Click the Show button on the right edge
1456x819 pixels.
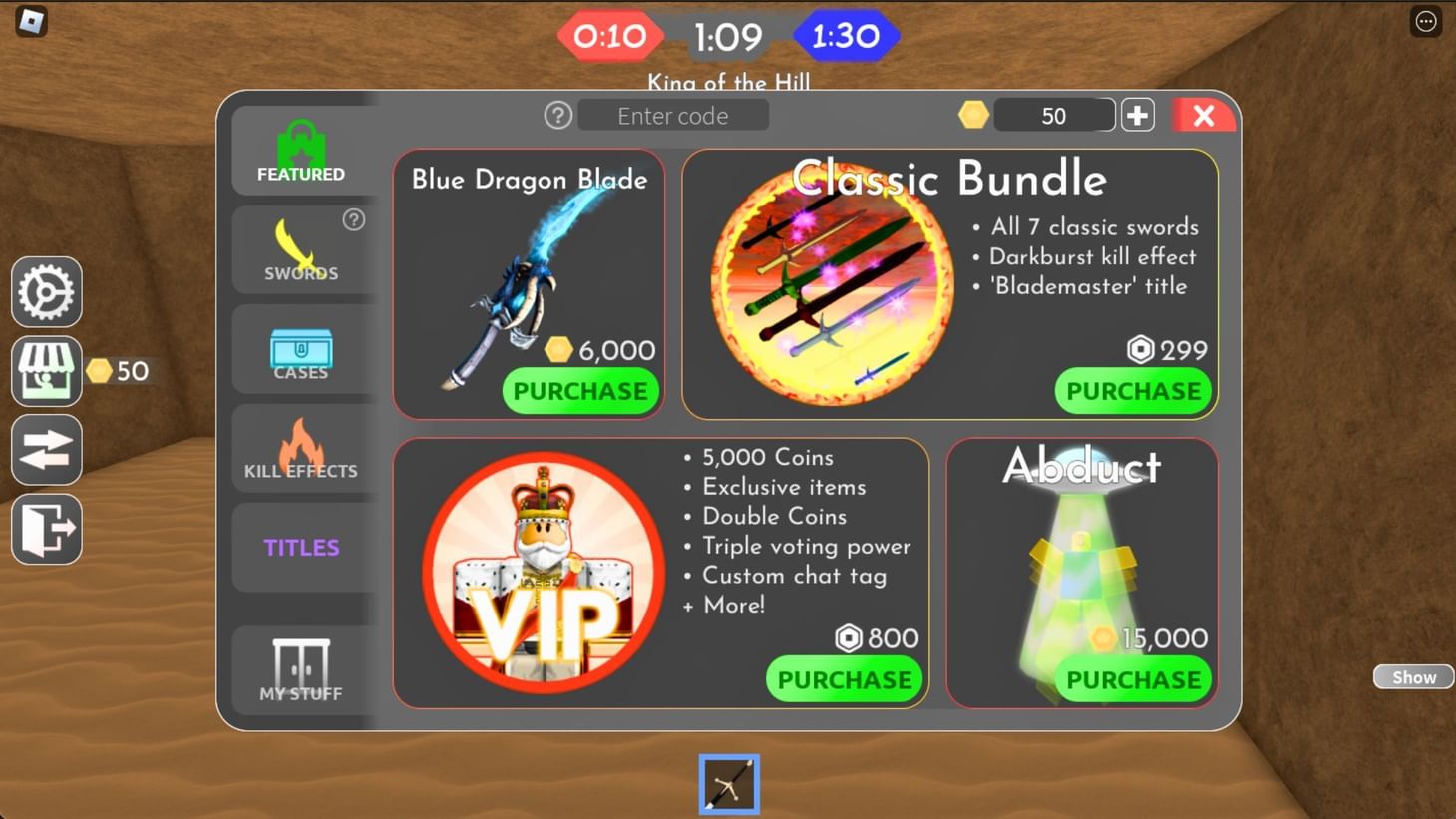click(1412, 676)
